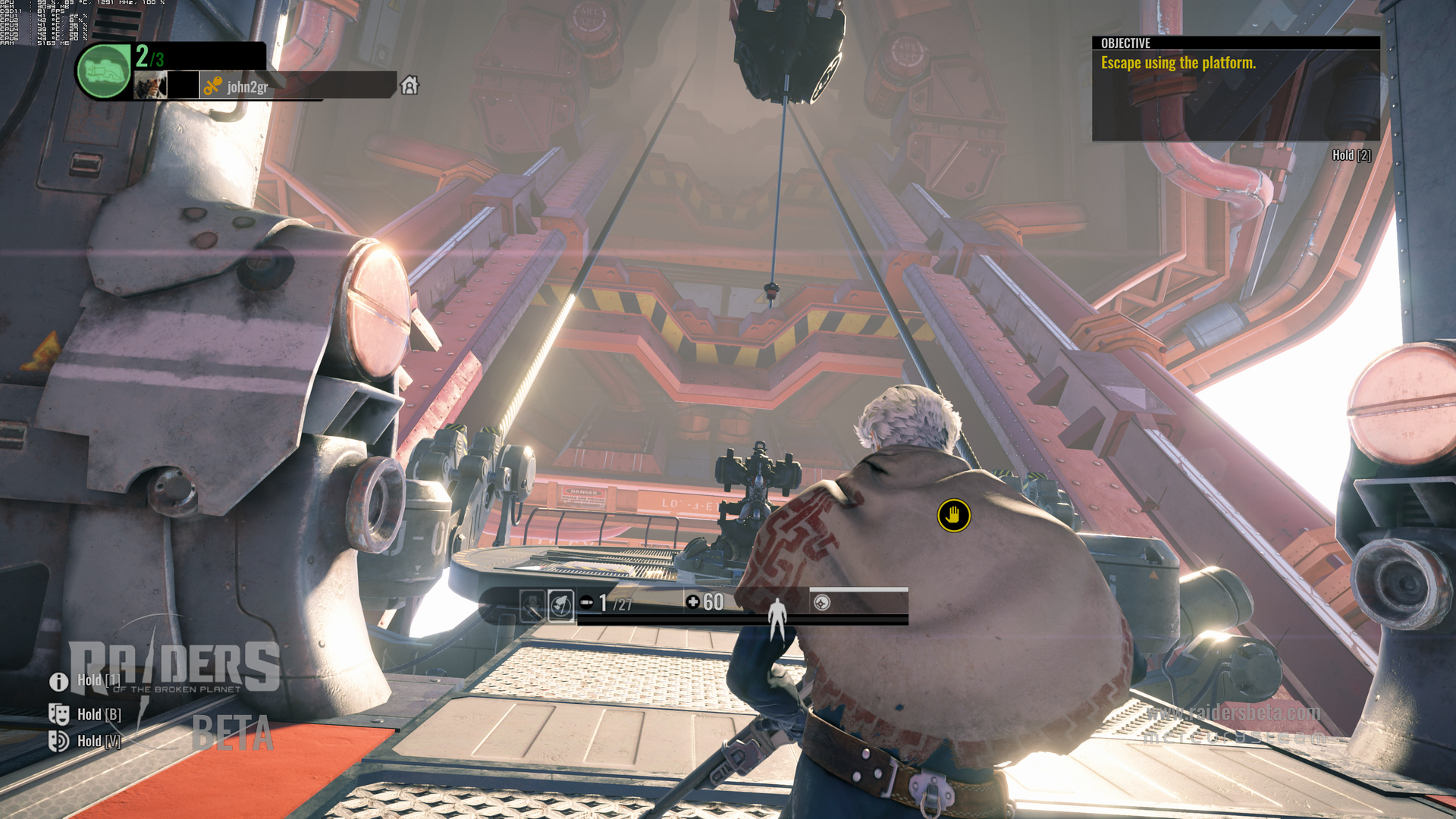Viewport: 1456px width, 819px height.
Task: Select the highlighted active weapon slot
Action: pyautogui.click(x=560, y=604)
